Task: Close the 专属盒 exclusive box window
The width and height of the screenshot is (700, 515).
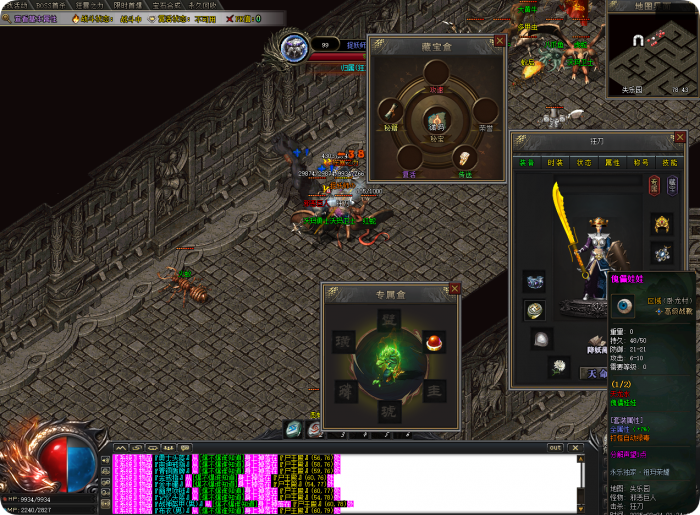Action: 455,289
